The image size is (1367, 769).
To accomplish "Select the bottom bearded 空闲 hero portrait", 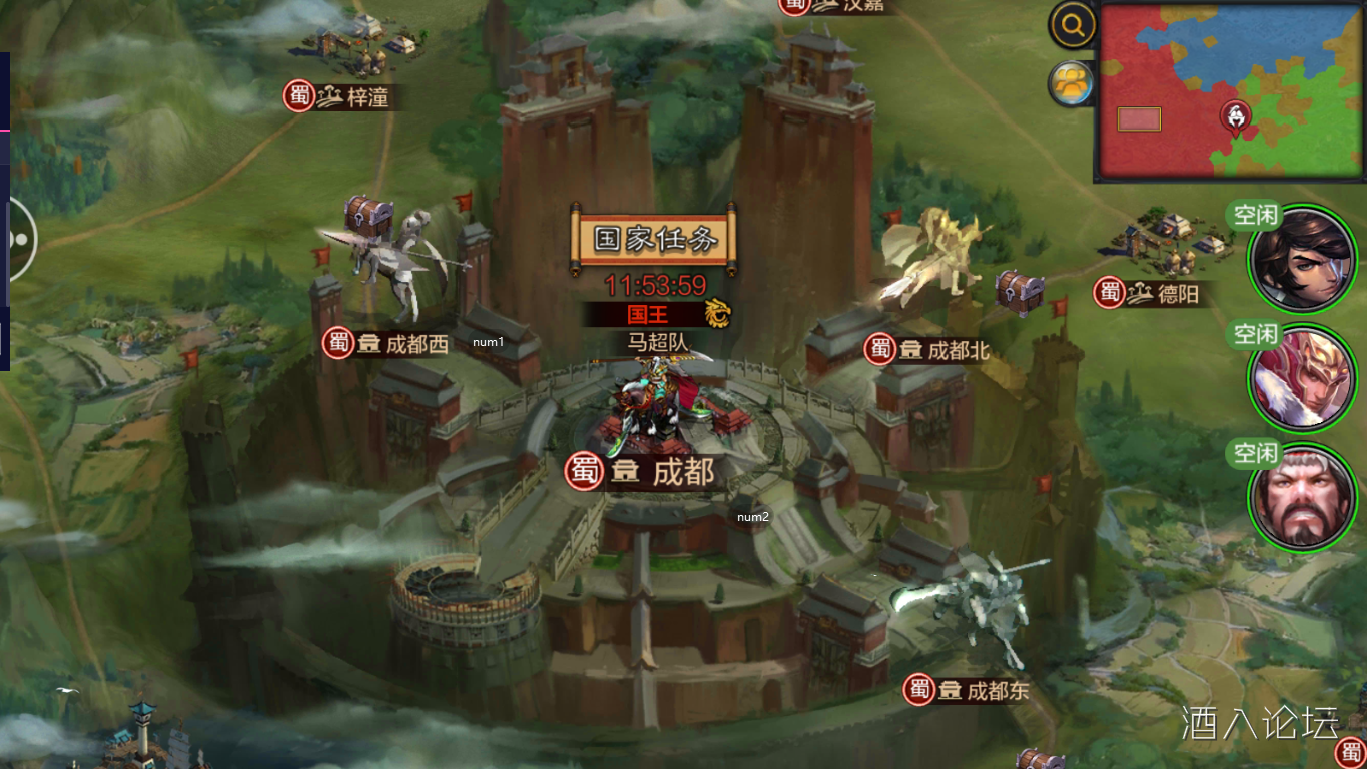I will click(x=1300, y=497).
